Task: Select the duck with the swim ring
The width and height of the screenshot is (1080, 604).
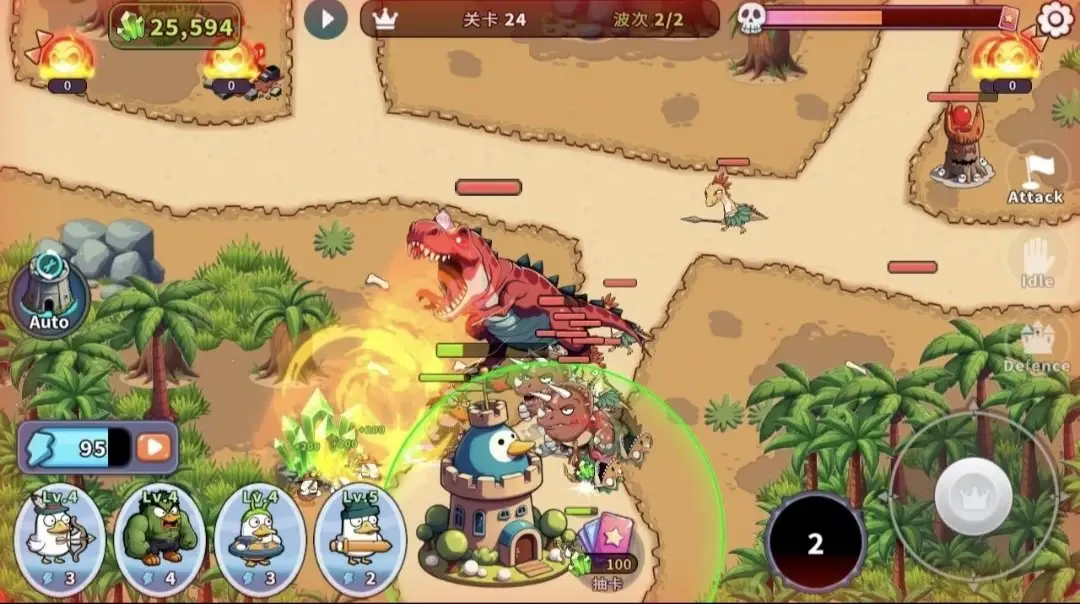Action: coord(260,539)
